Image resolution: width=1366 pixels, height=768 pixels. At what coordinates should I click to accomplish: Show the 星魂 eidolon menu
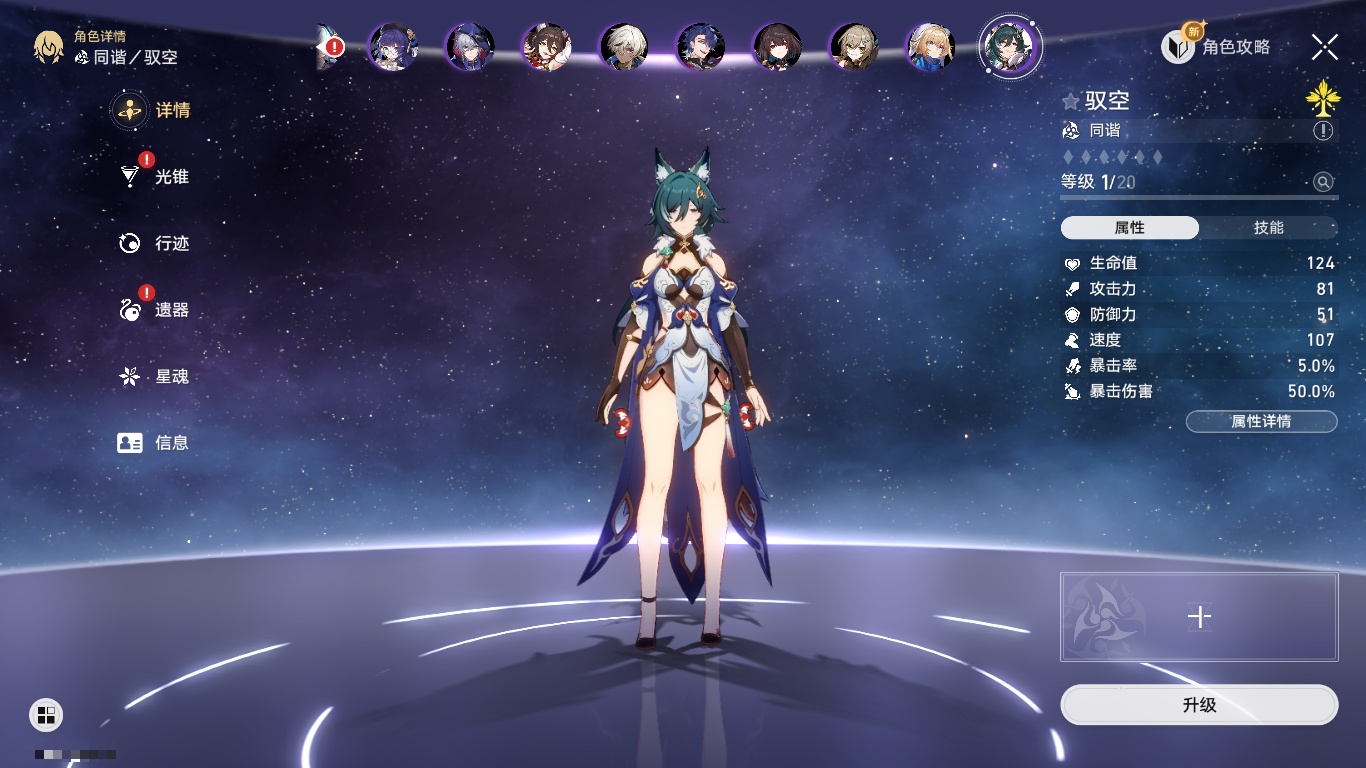[154, 377]
